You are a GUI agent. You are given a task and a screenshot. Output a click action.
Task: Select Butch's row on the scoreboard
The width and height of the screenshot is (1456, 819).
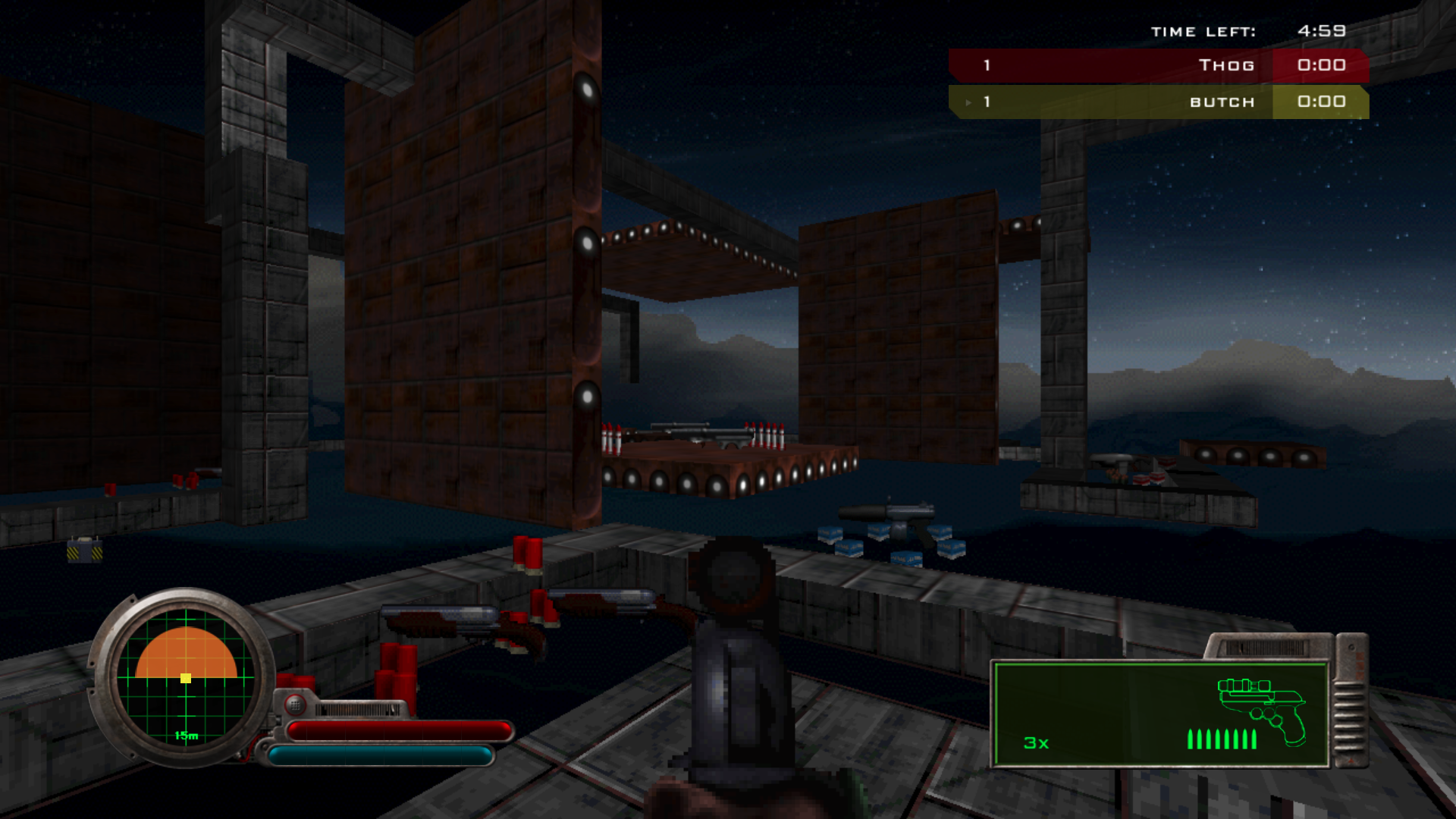[x=1158, y=102]
